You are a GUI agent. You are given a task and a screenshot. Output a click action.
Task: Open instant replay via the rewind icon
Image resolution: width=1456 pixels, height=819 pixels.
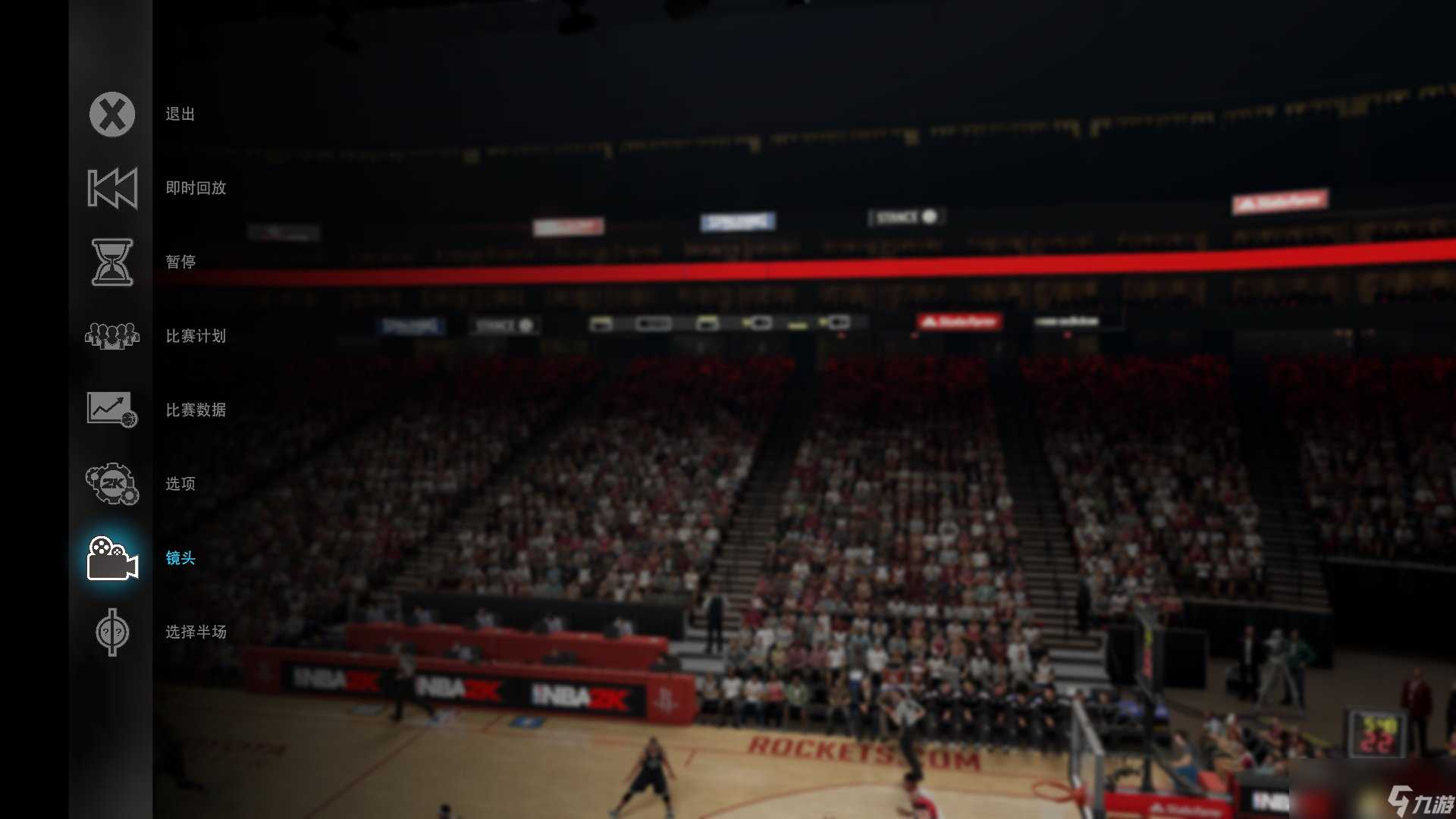[111, 188]
